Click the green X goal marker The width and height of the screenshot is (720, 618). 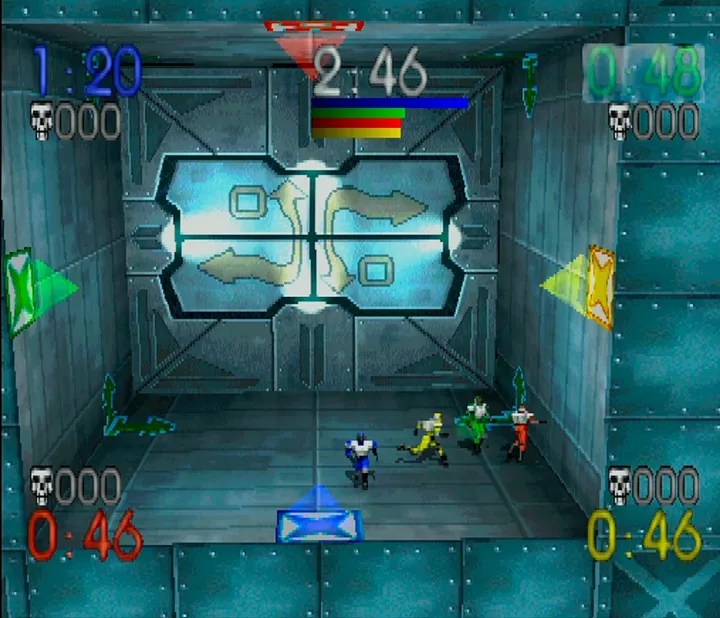22,291
